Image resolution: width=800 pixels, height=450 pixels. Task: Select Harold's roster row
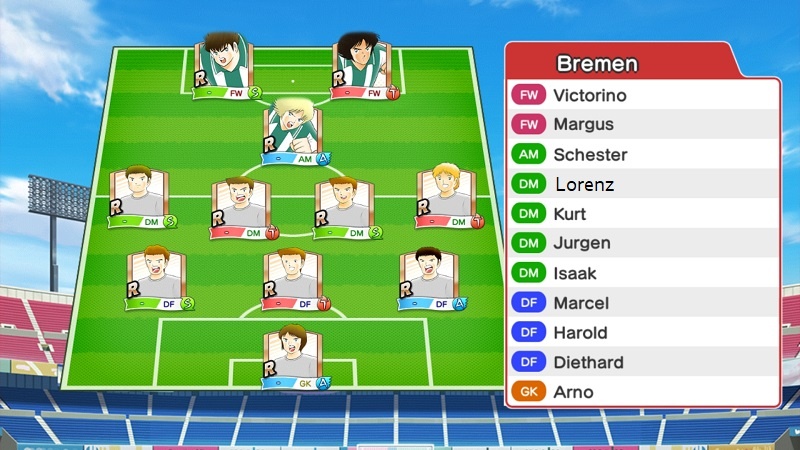point(640,332)
